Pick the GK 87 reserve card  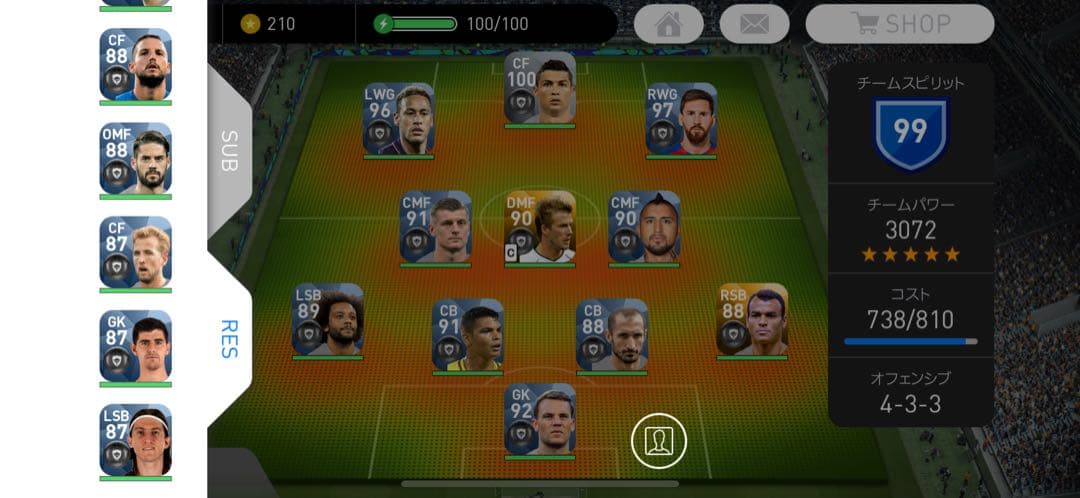pyautogui.click(x=135, y=346)
